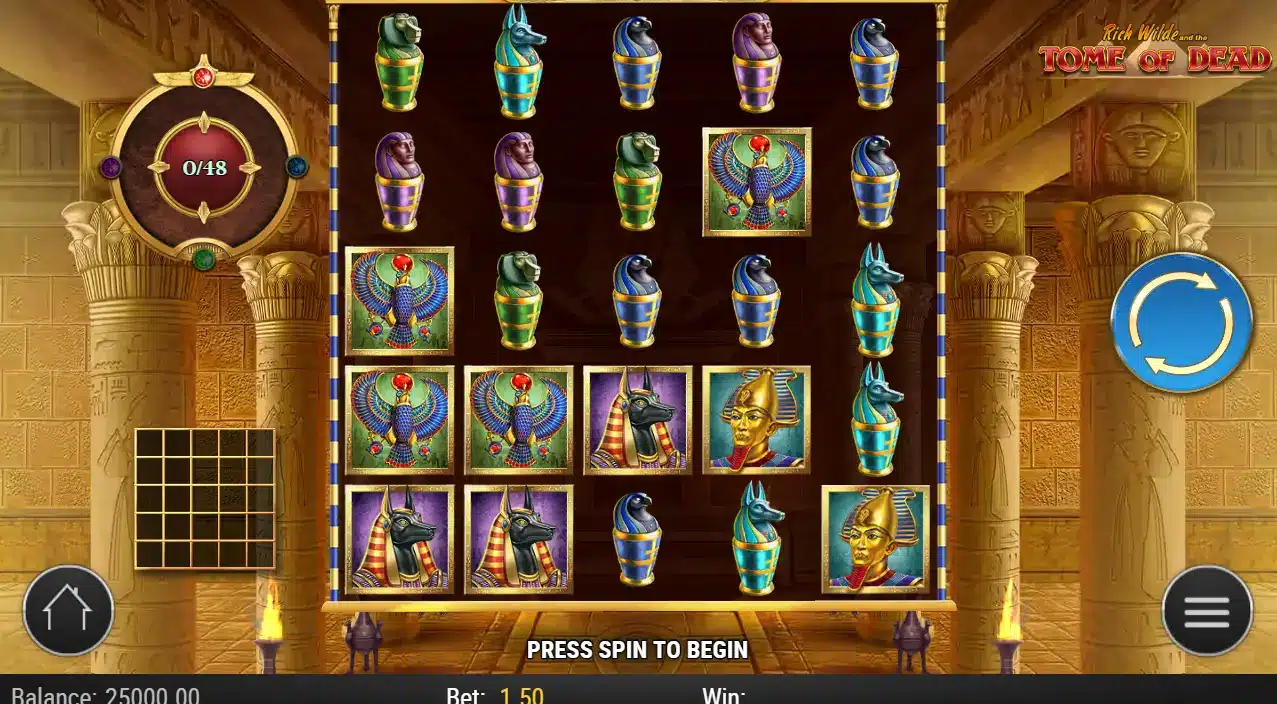Go to the home screen
The image size is (1277, 704).
[68, 611]
